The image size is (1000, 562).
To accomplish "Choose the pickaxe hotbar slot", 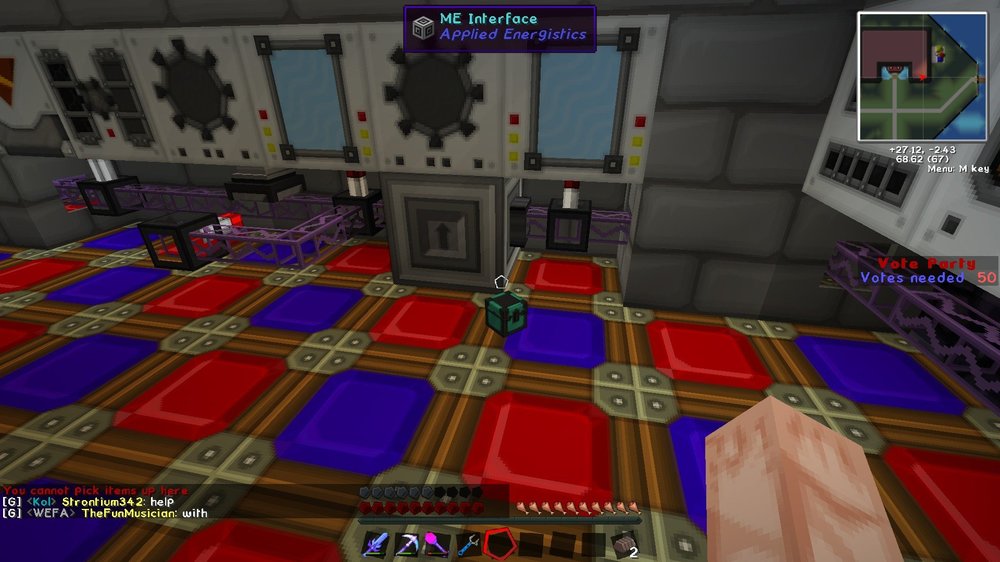I will click(408, 544).
